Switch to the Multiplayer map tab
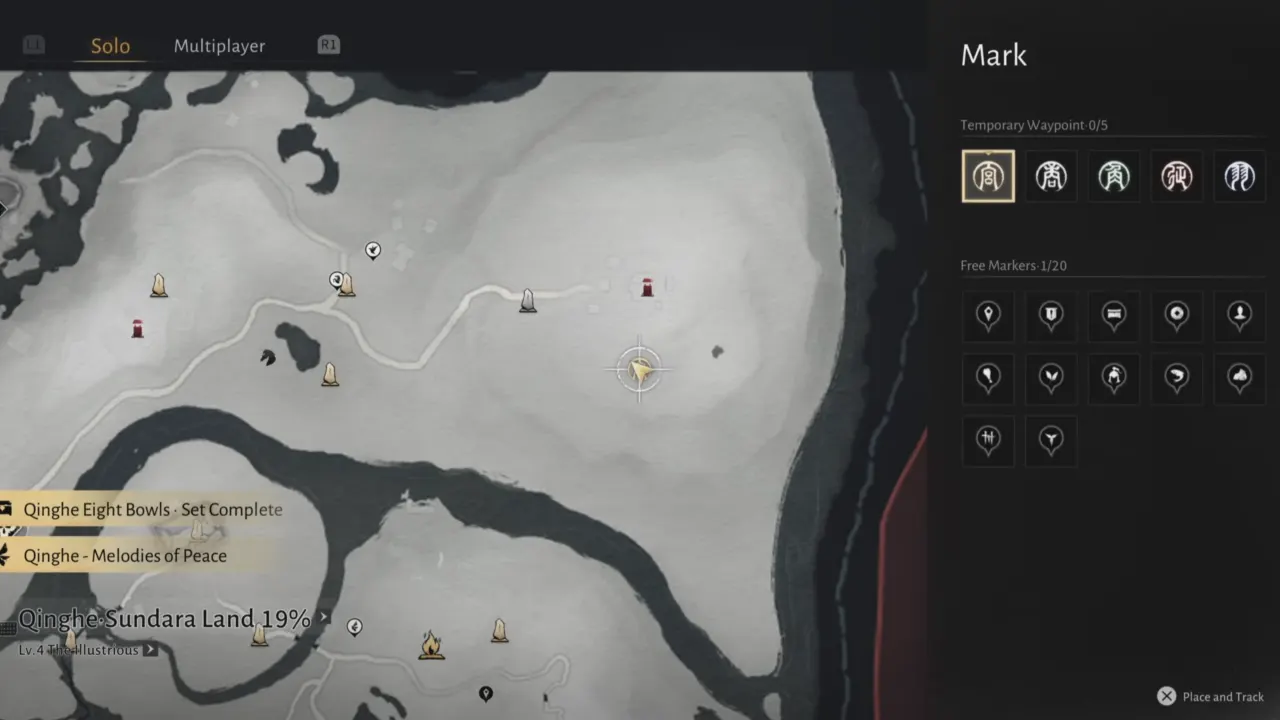 click(x=219, y=46)
